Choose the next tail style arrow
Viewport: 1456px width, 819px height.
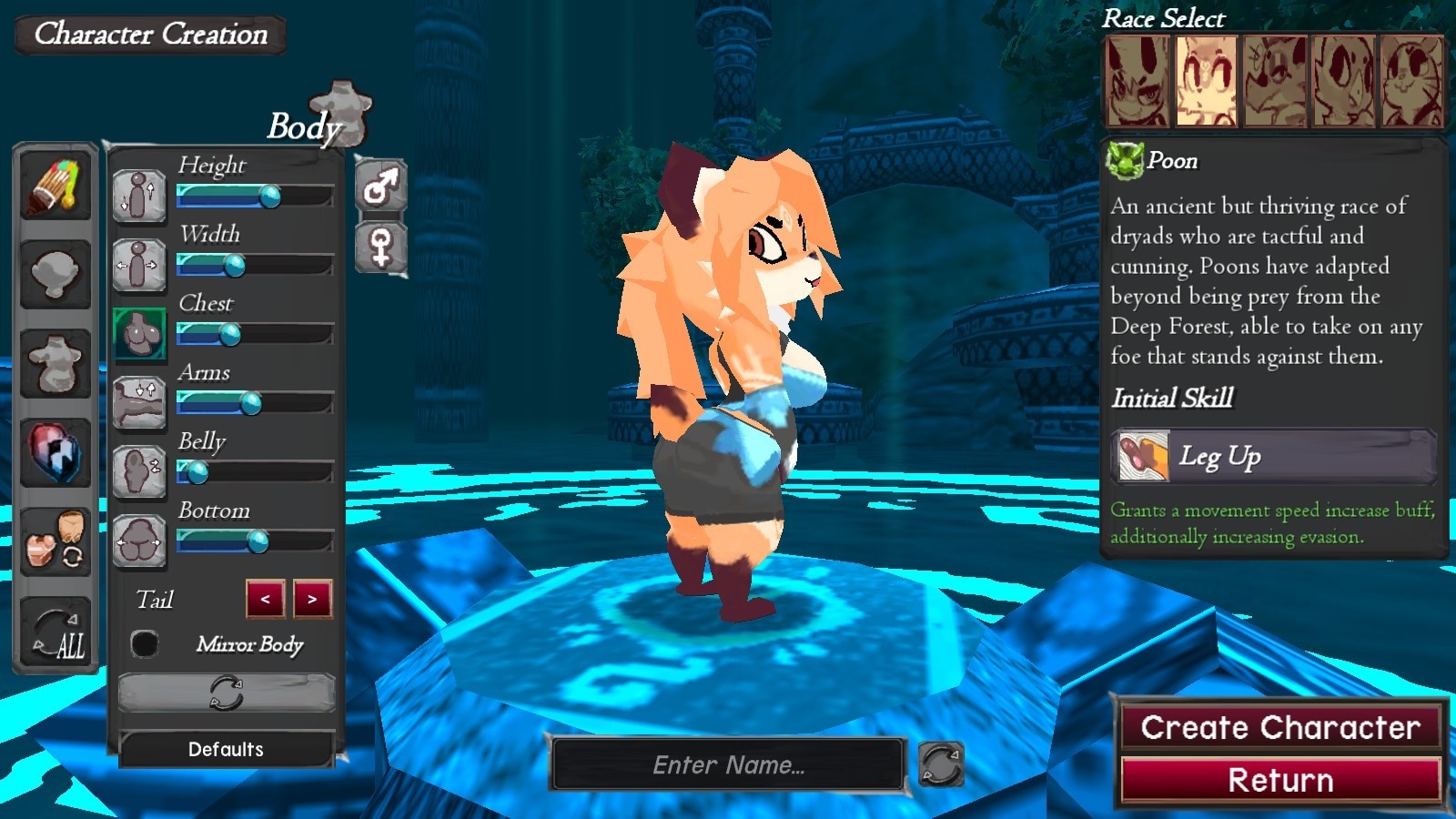312,599
